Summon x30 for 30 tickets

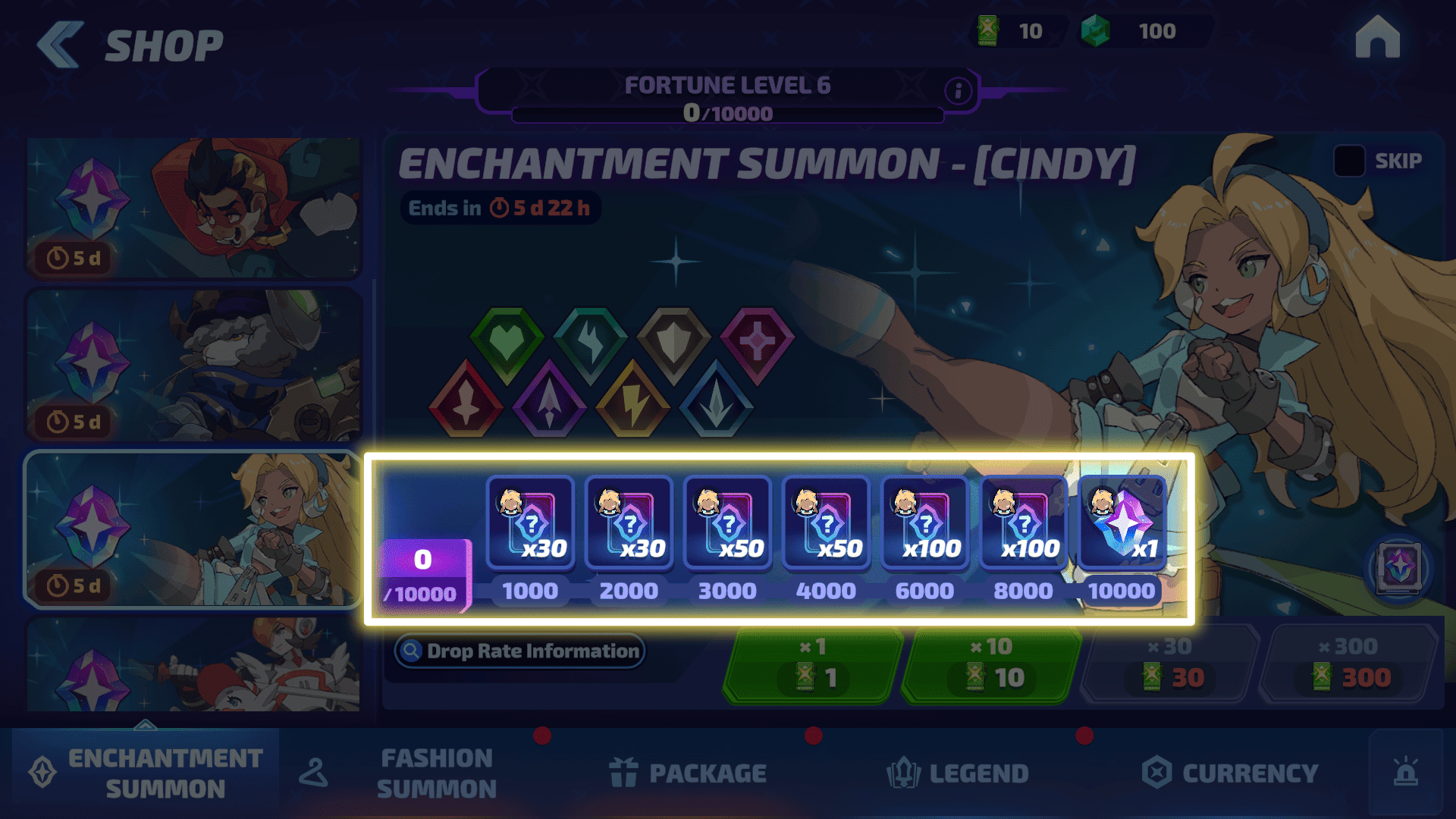coord(1171,665)
